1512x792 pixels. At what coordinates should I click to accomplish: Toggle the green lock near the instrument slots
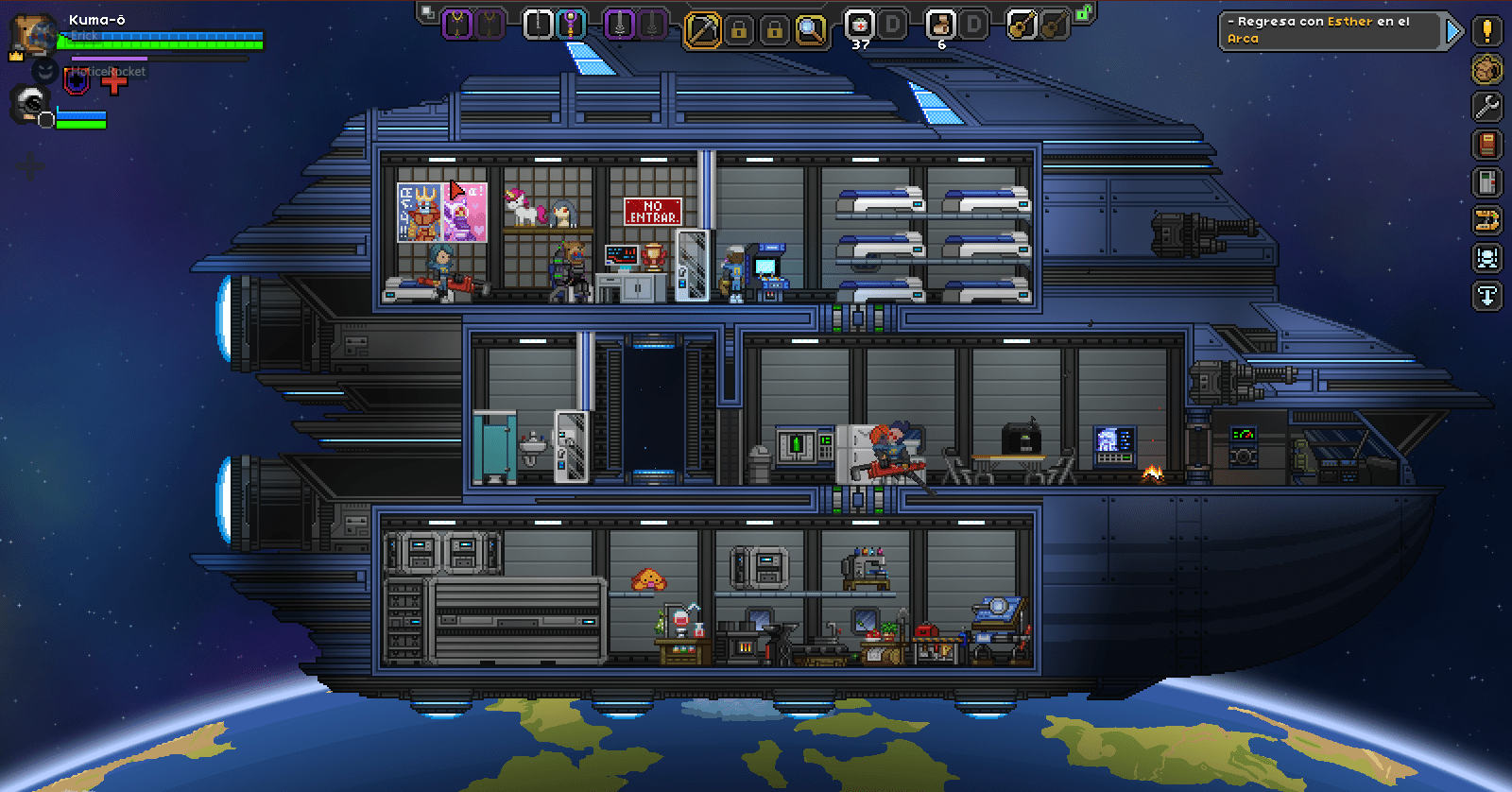1087,13
